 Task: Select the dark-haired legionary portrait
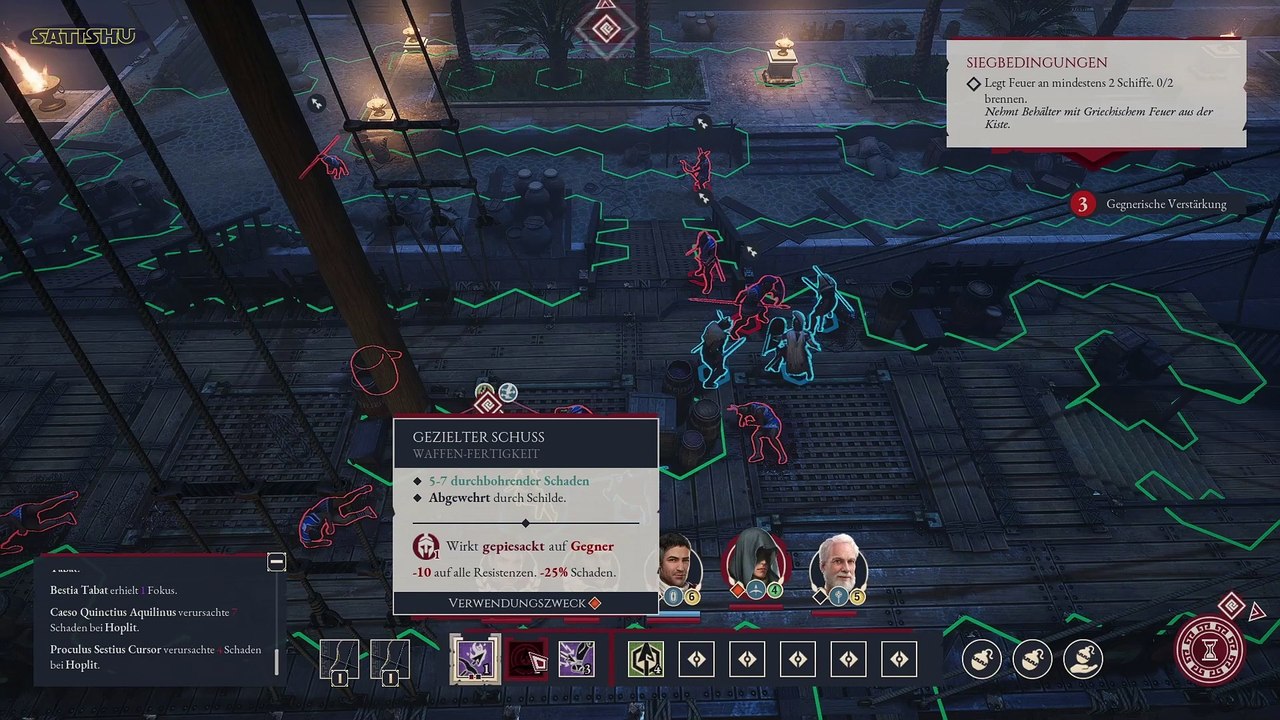pos(681,565)
